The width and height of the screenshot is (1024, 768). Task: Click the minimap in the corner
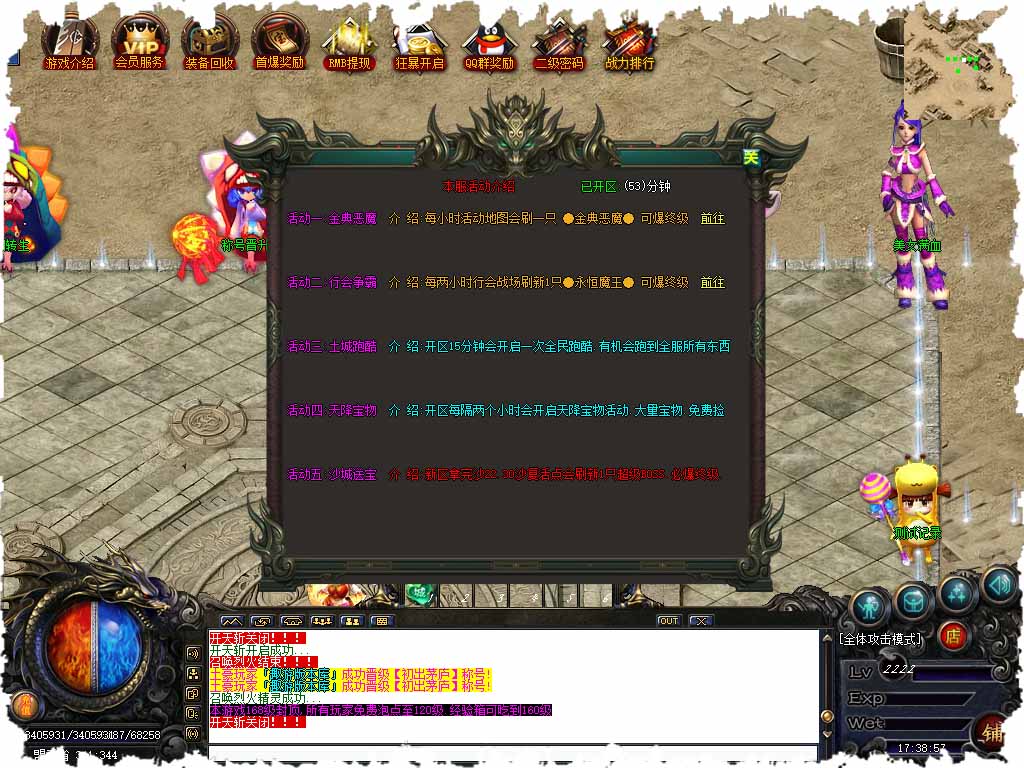tap(962, 62)
